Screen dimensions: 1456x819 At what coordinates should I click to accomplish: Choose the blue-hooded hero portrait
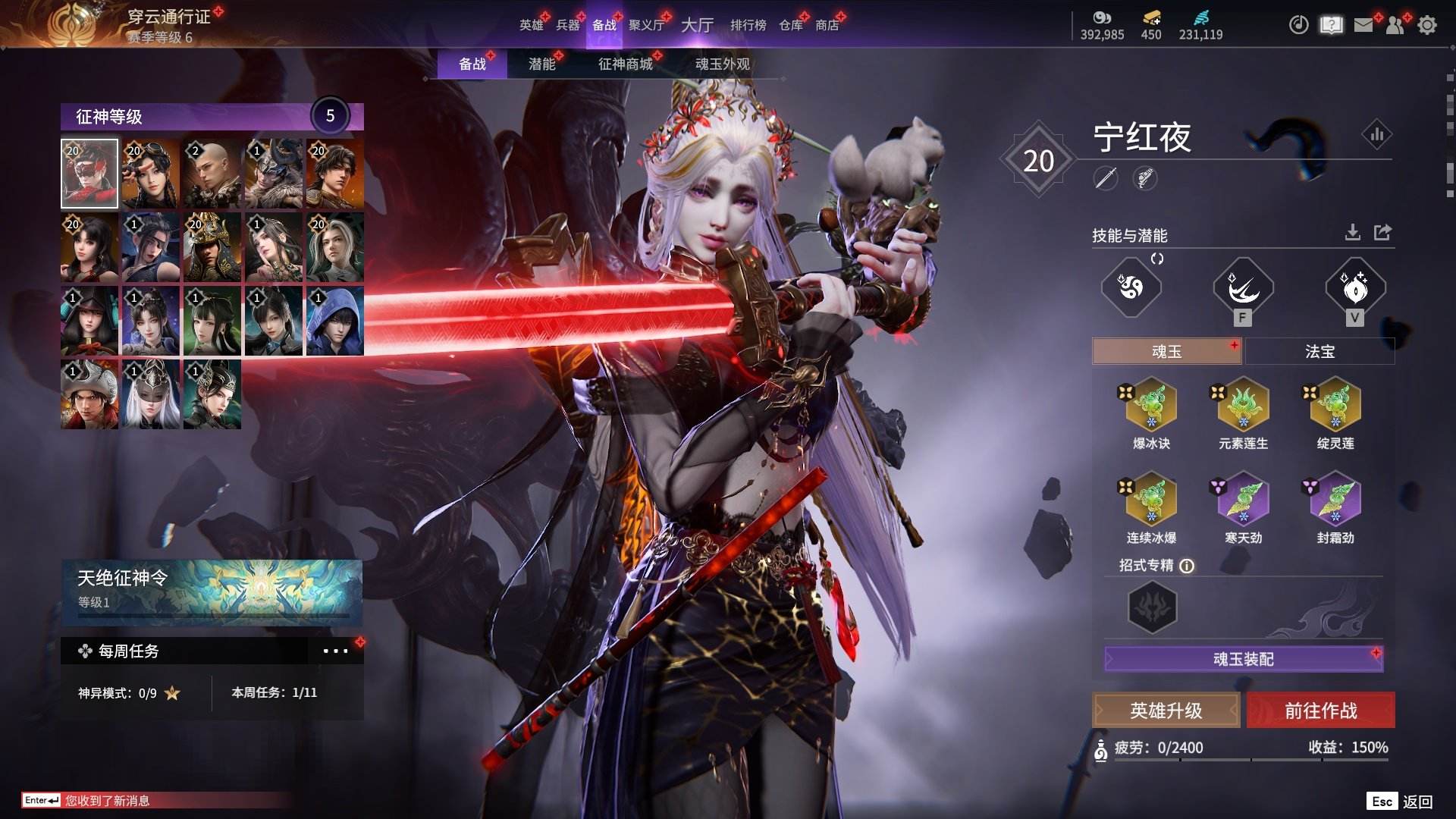click(334, 322)
